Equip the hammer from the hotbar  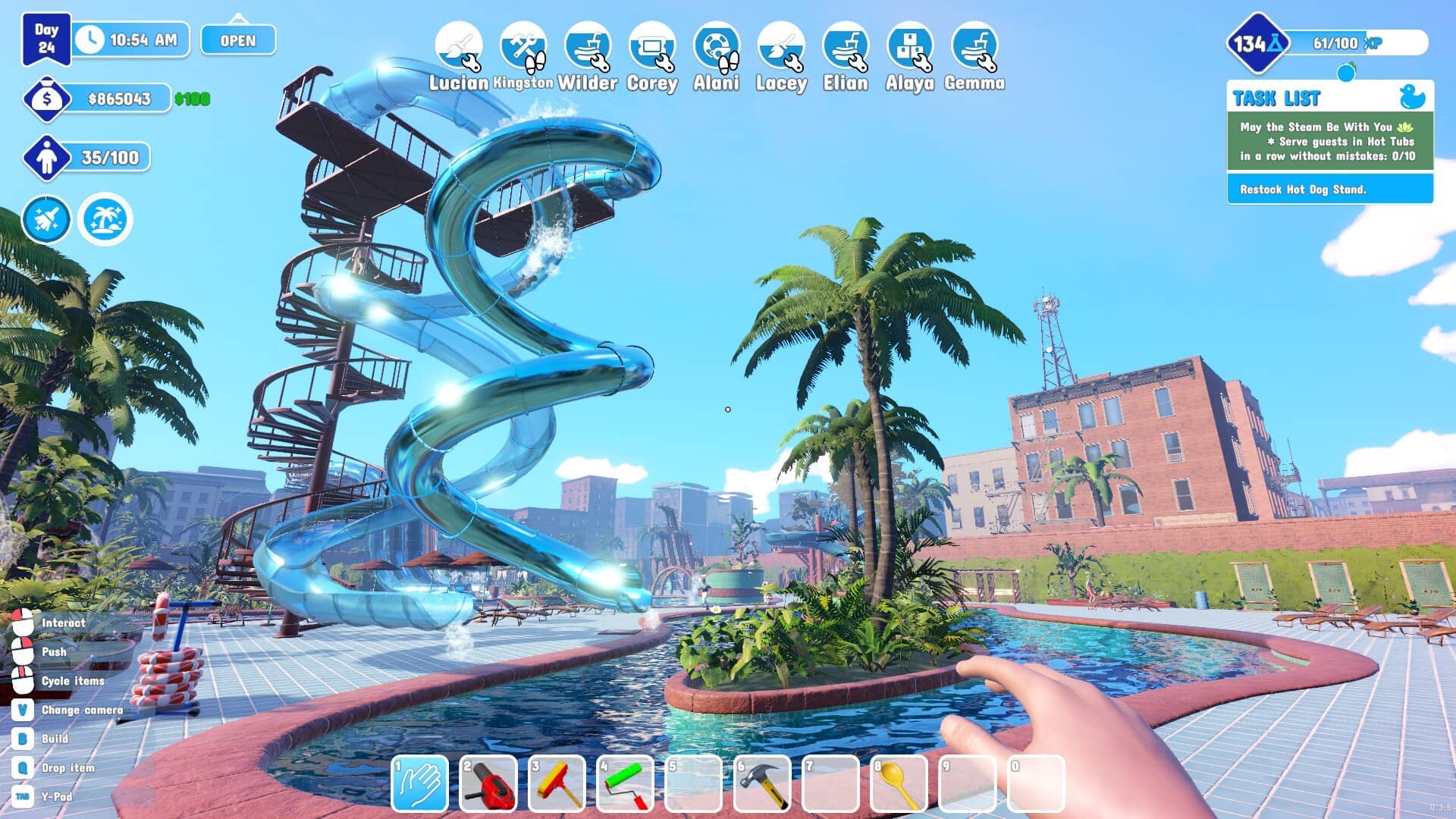click(x=761, y=784)
